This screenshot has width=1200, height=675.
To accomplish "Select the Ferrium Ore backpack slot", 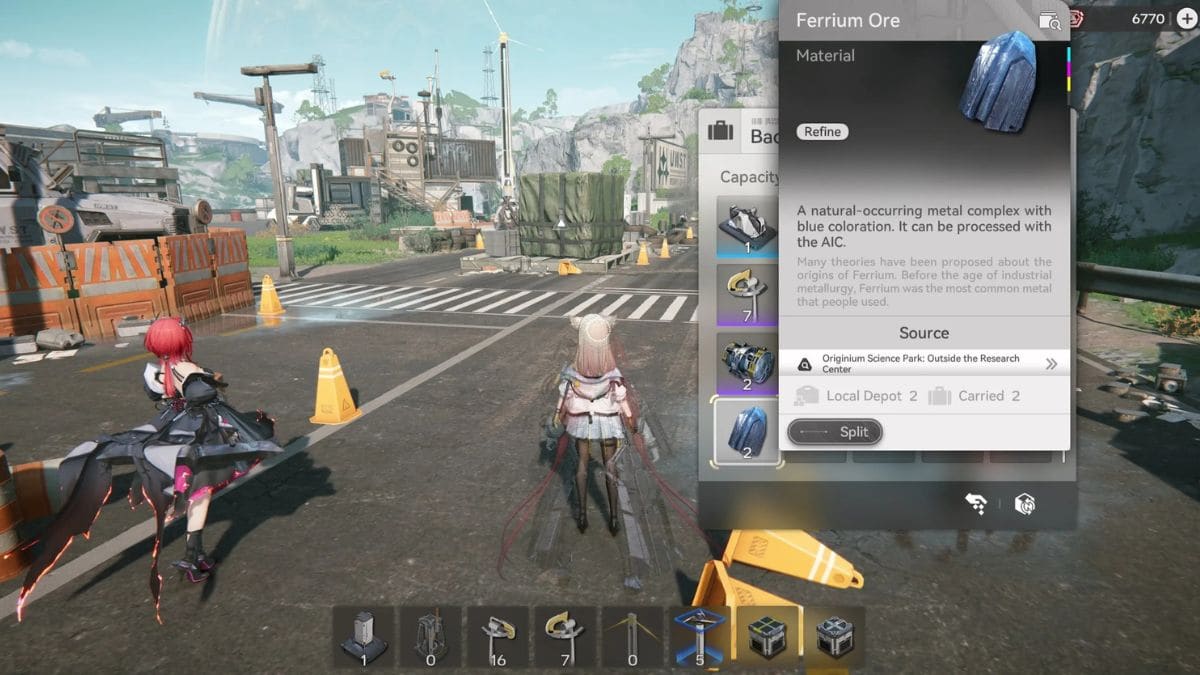I will (748, 431).
